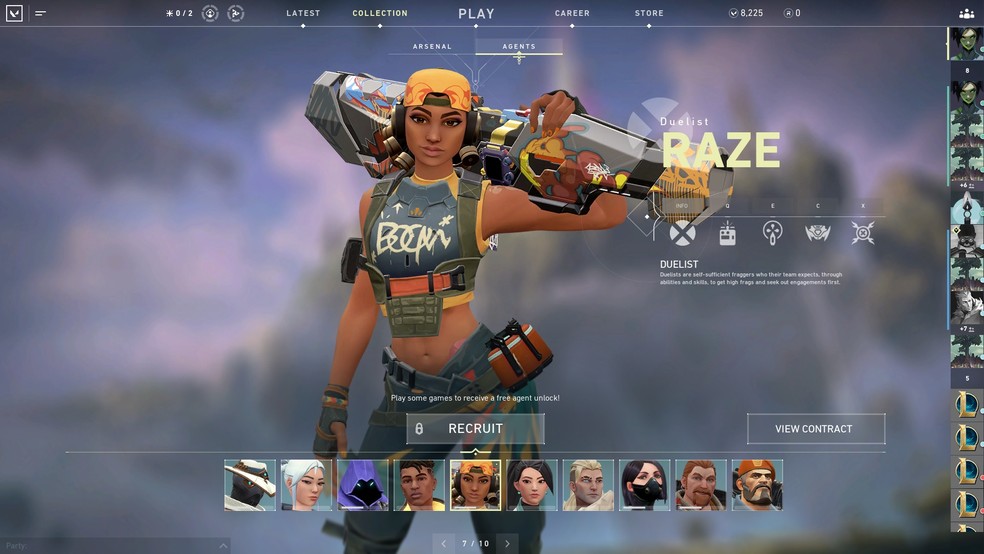View Raze's Q ability icon
Screen dimensions: 984x554
tap(728, 233)
